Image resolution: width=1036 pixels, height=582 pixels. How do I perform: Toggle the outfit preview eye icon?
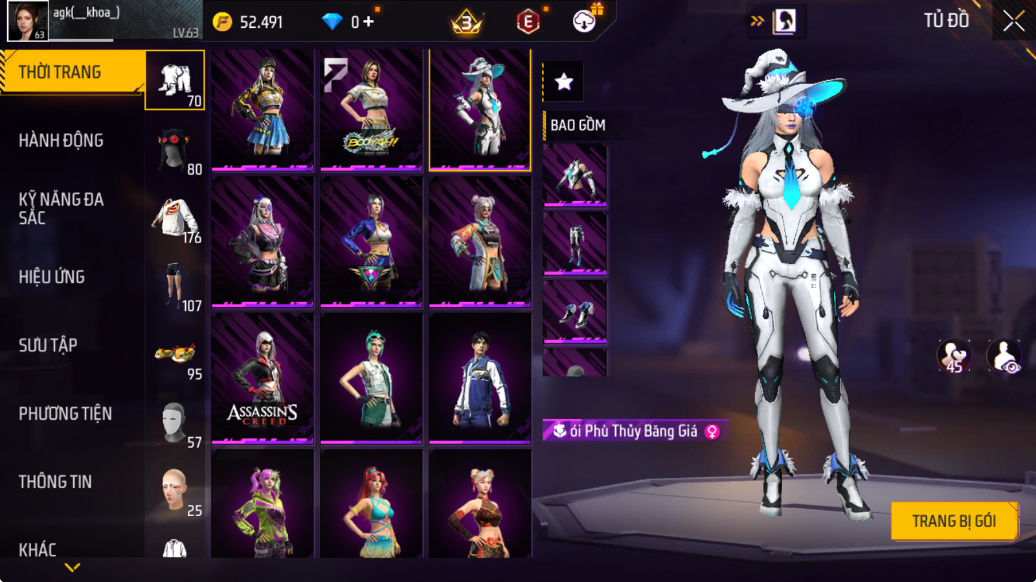click(1004, 355)
